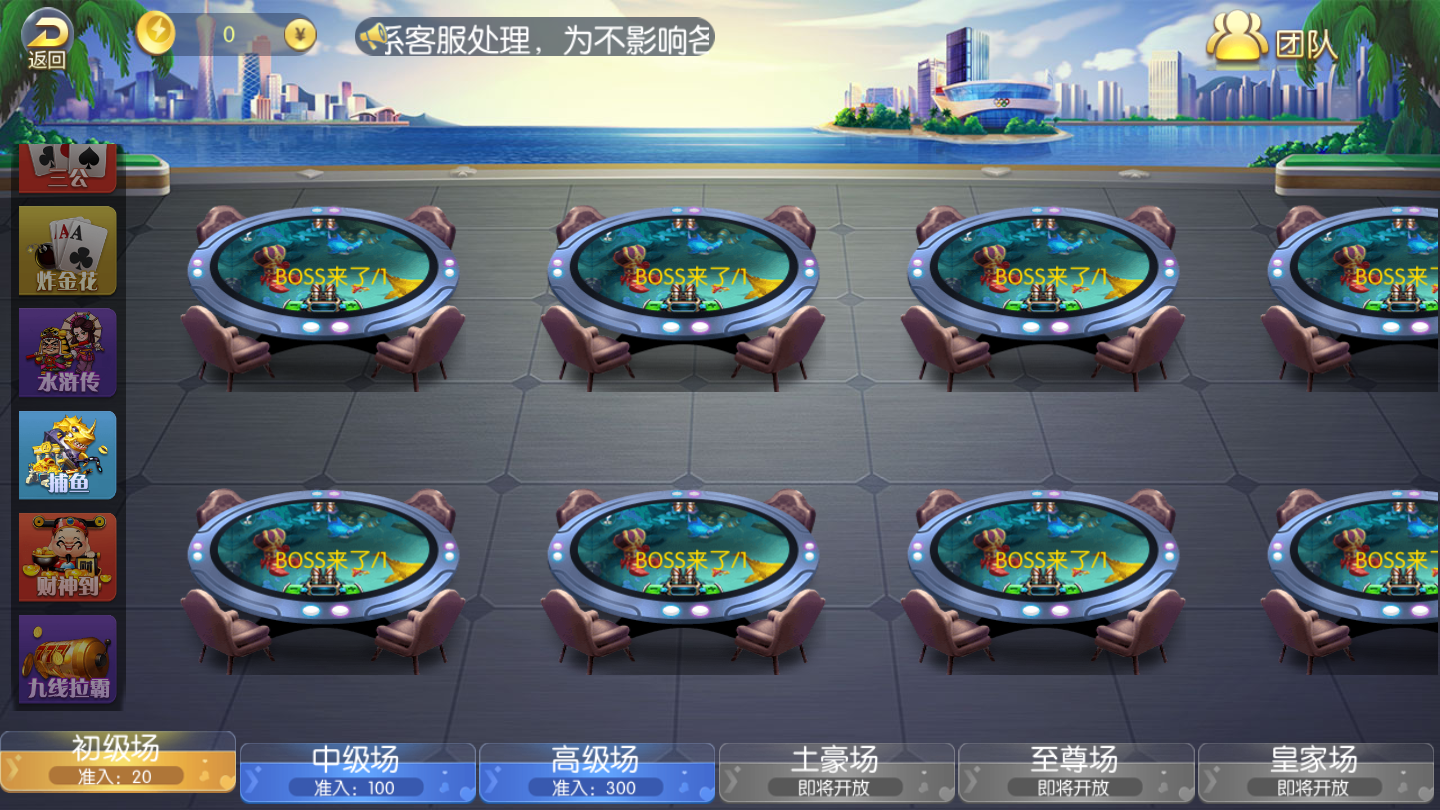Click the ¥ yuan currency icon
The height and width of the screenshot is (810, 1440).
(299, 33)
